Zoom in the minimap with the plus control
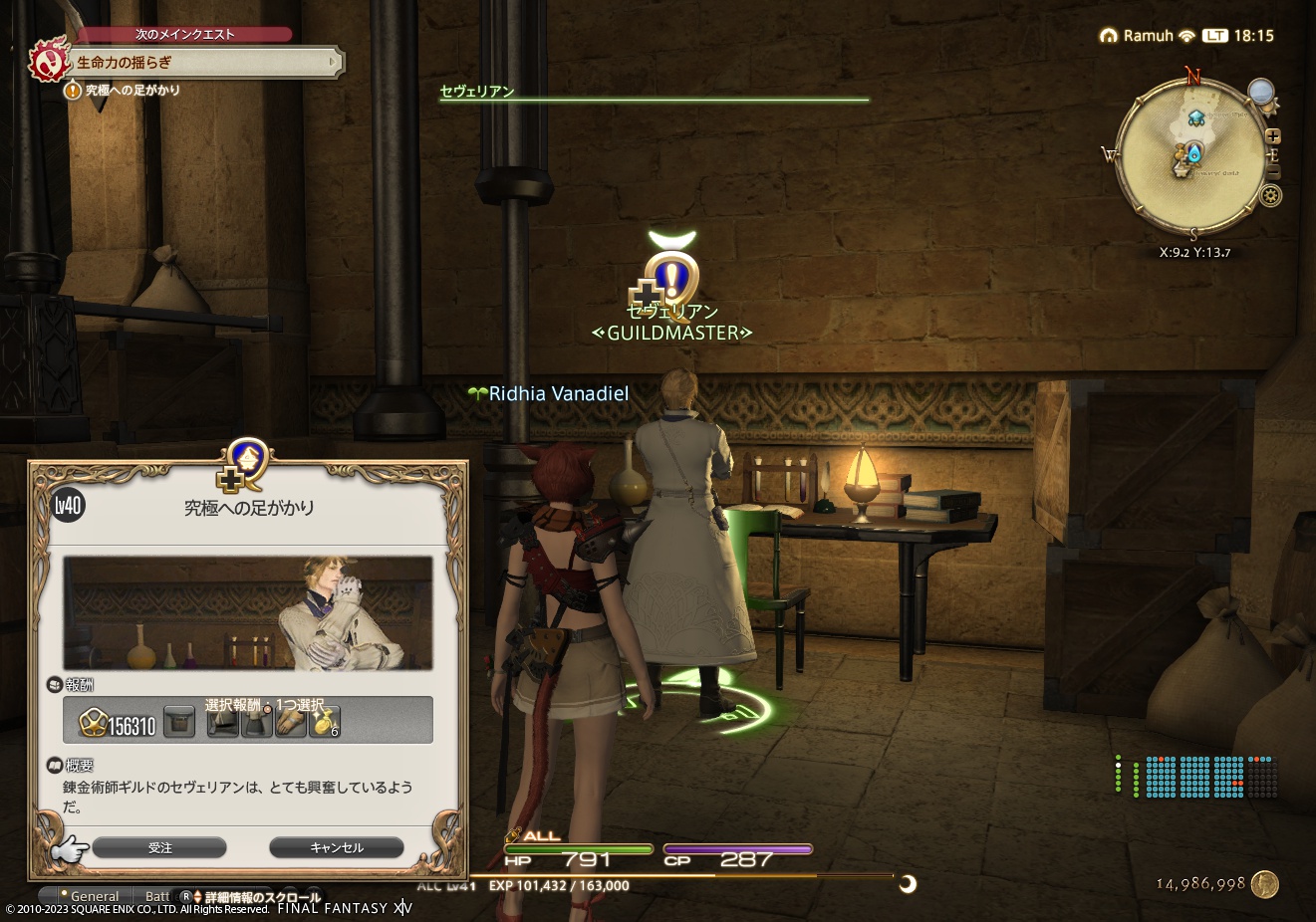The width and height of the screenshot is (1316, 922). point(1273,135)
